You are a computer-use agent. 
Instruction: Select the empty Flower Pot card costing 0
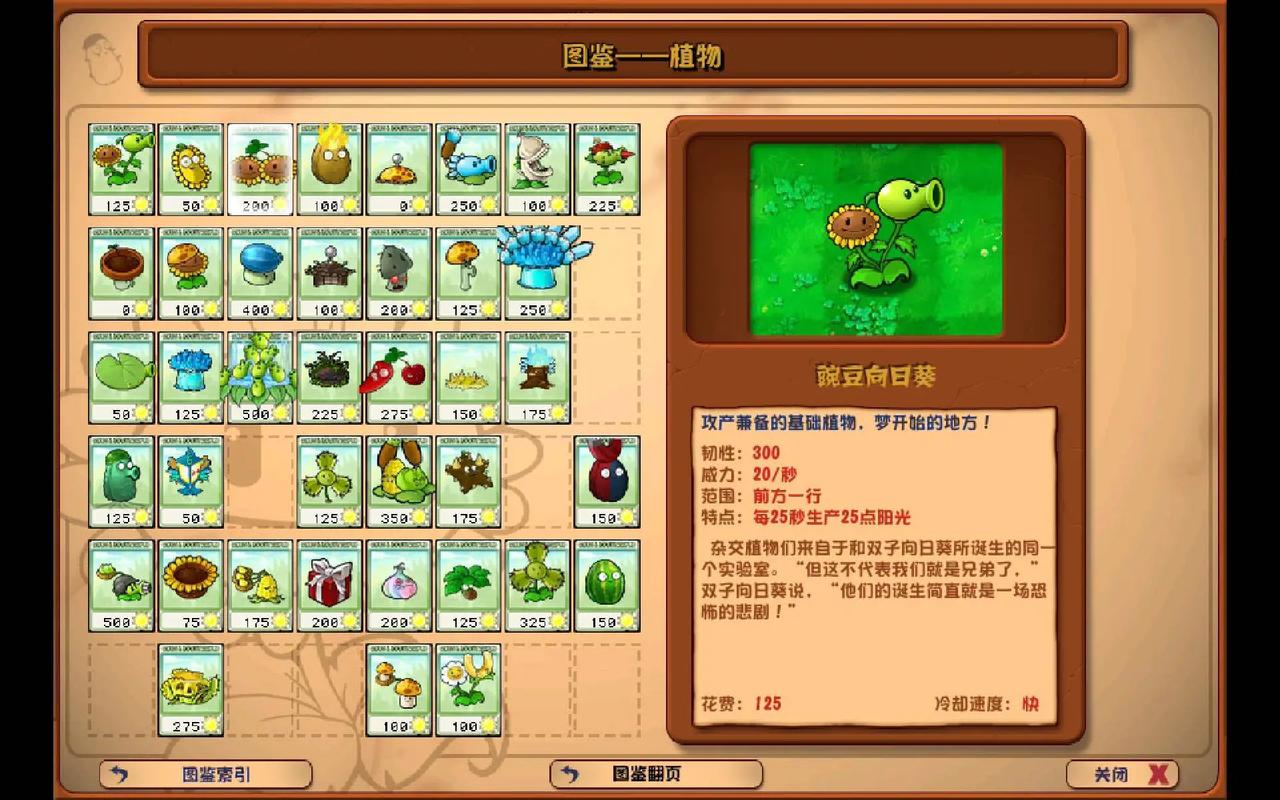(122, 270)
